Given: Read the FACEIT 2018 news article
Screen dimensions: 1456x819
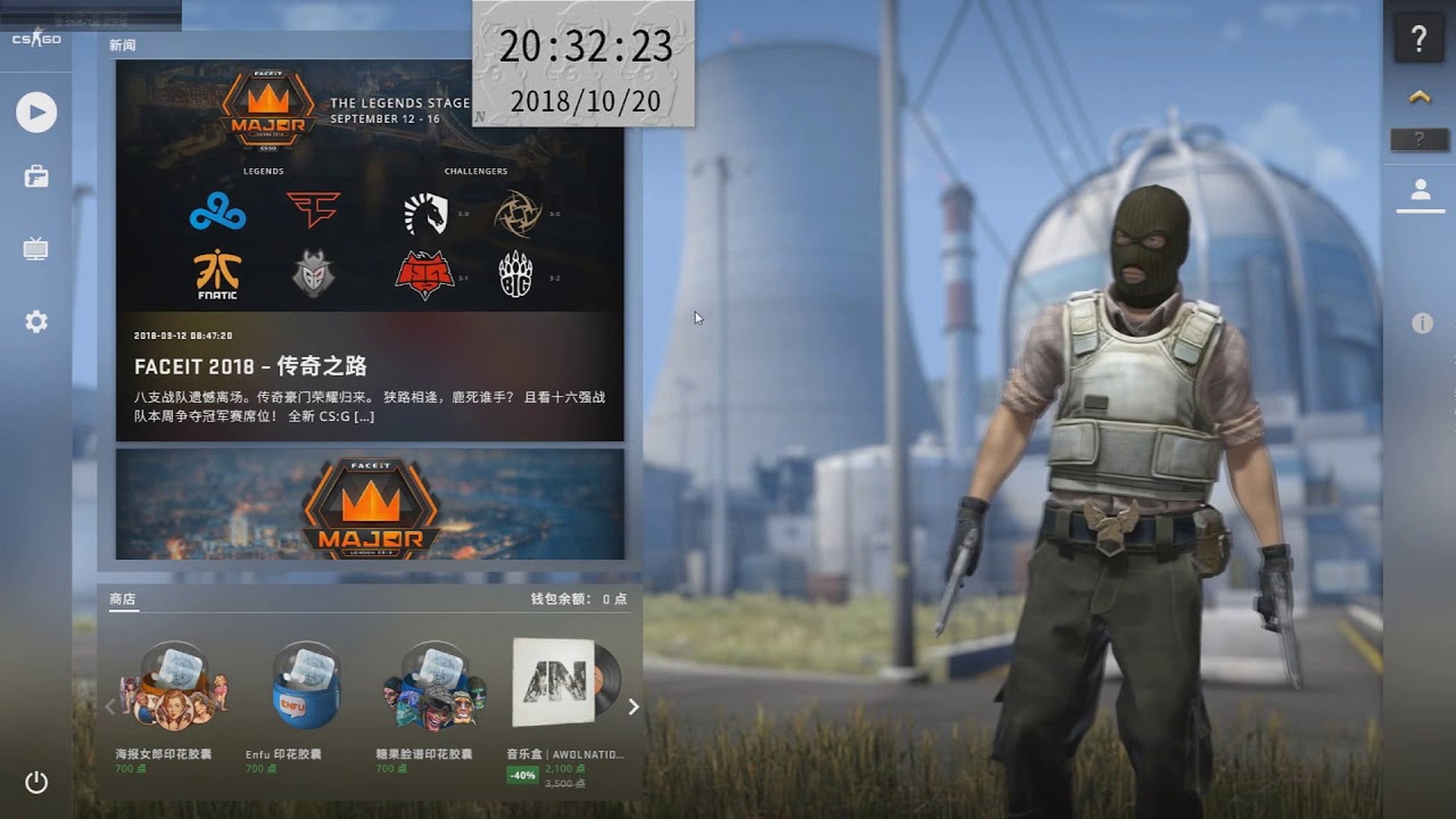Looking at the screenshot, I should pos(250,367).
